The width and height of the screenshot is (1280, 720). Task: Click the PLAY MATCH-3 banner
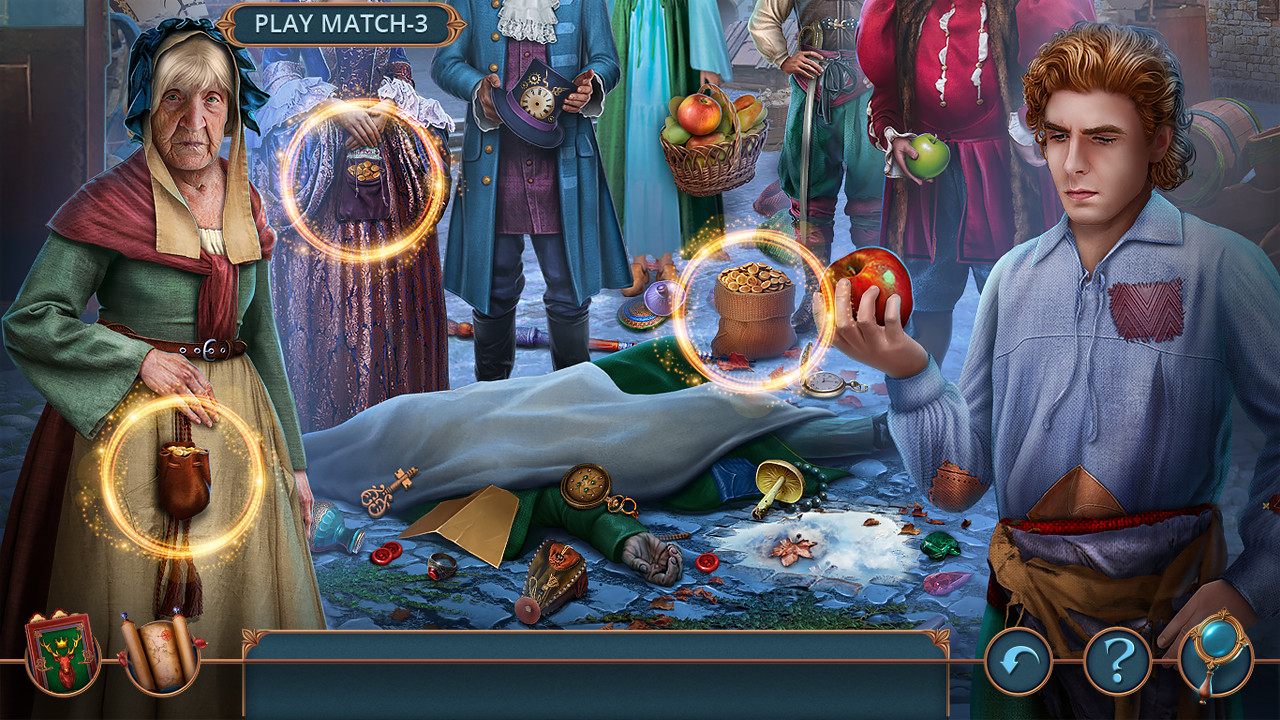pos(345,21)
